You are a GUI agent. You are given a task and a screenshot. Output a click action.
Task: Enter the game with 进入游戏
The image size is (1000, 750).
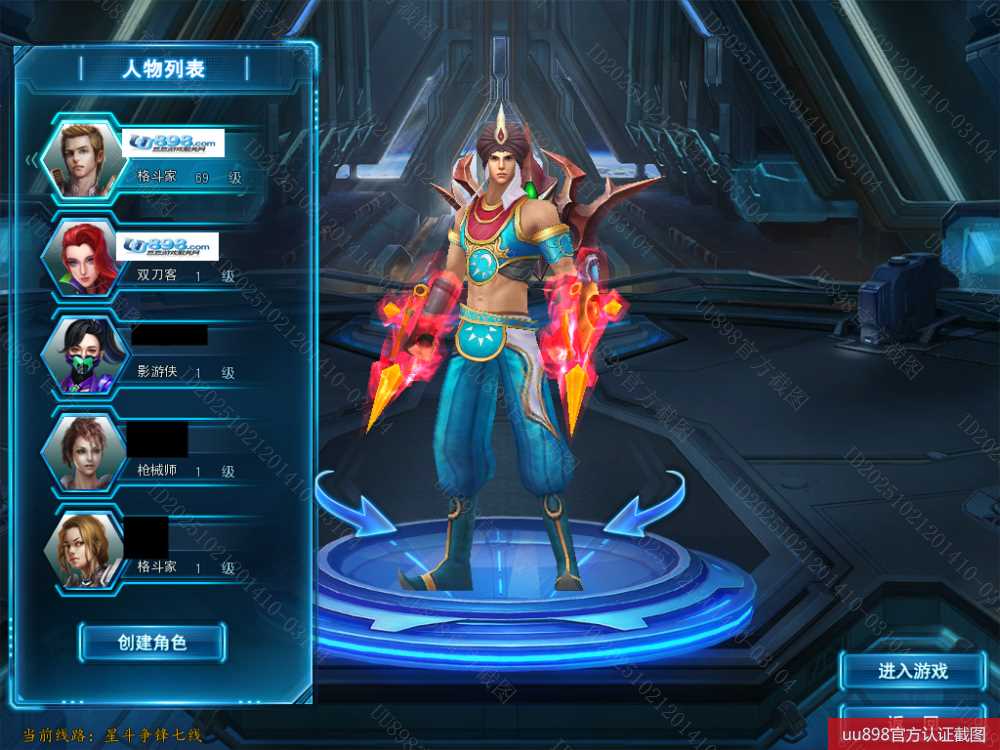click(x=912, y=671)
